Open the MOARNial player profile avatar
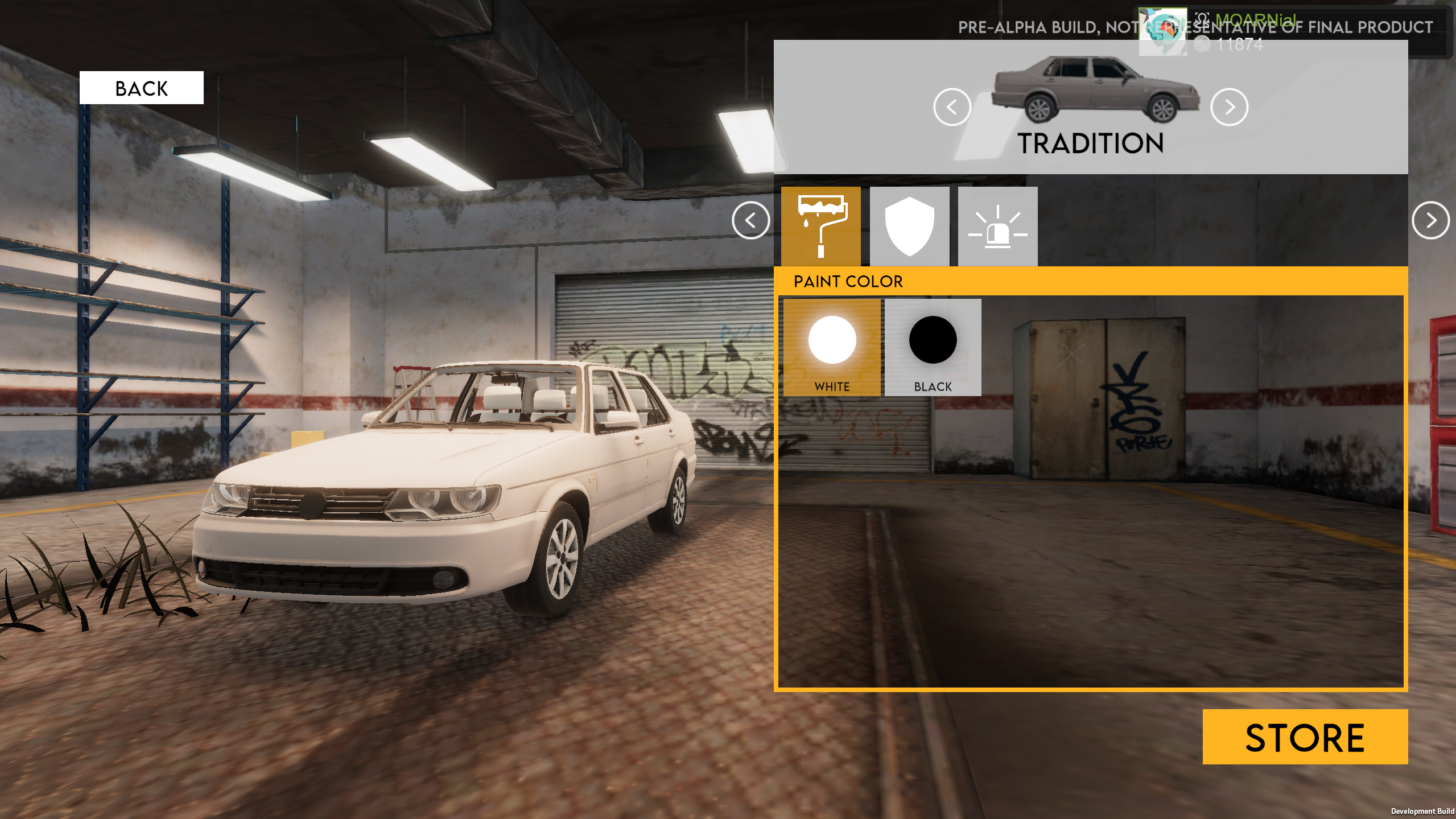1456x819 pixels. (1162, 31)
